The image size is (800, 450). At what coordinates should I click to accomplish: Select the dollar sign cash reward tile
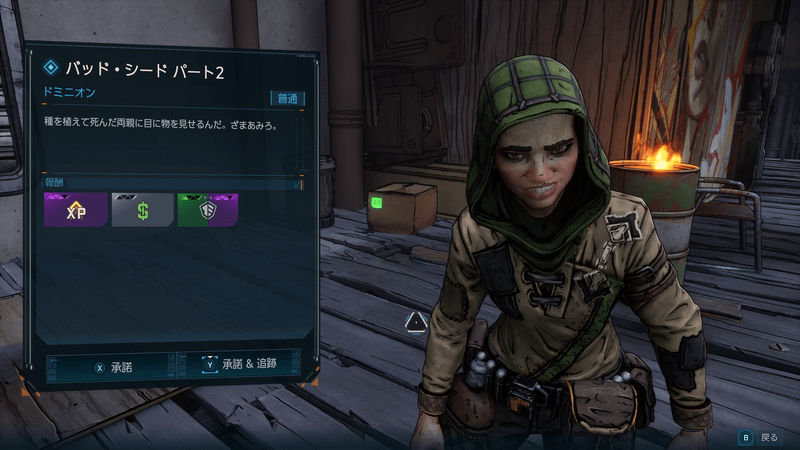(142, 210)
